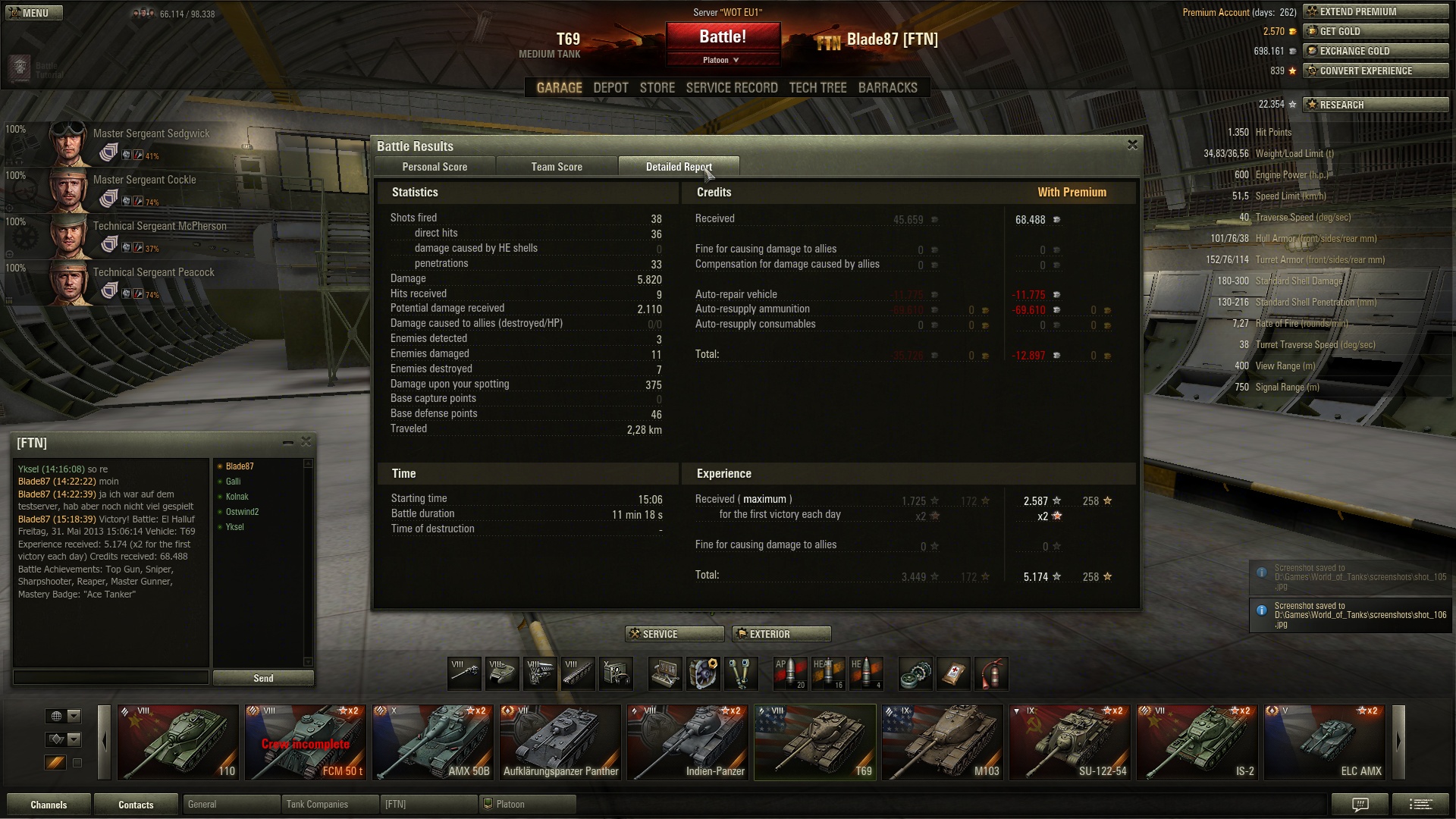This screenshot has width=1456, height=819.
Task: Expand the Platoon battle type dropdown
Action: click(721, 60)
